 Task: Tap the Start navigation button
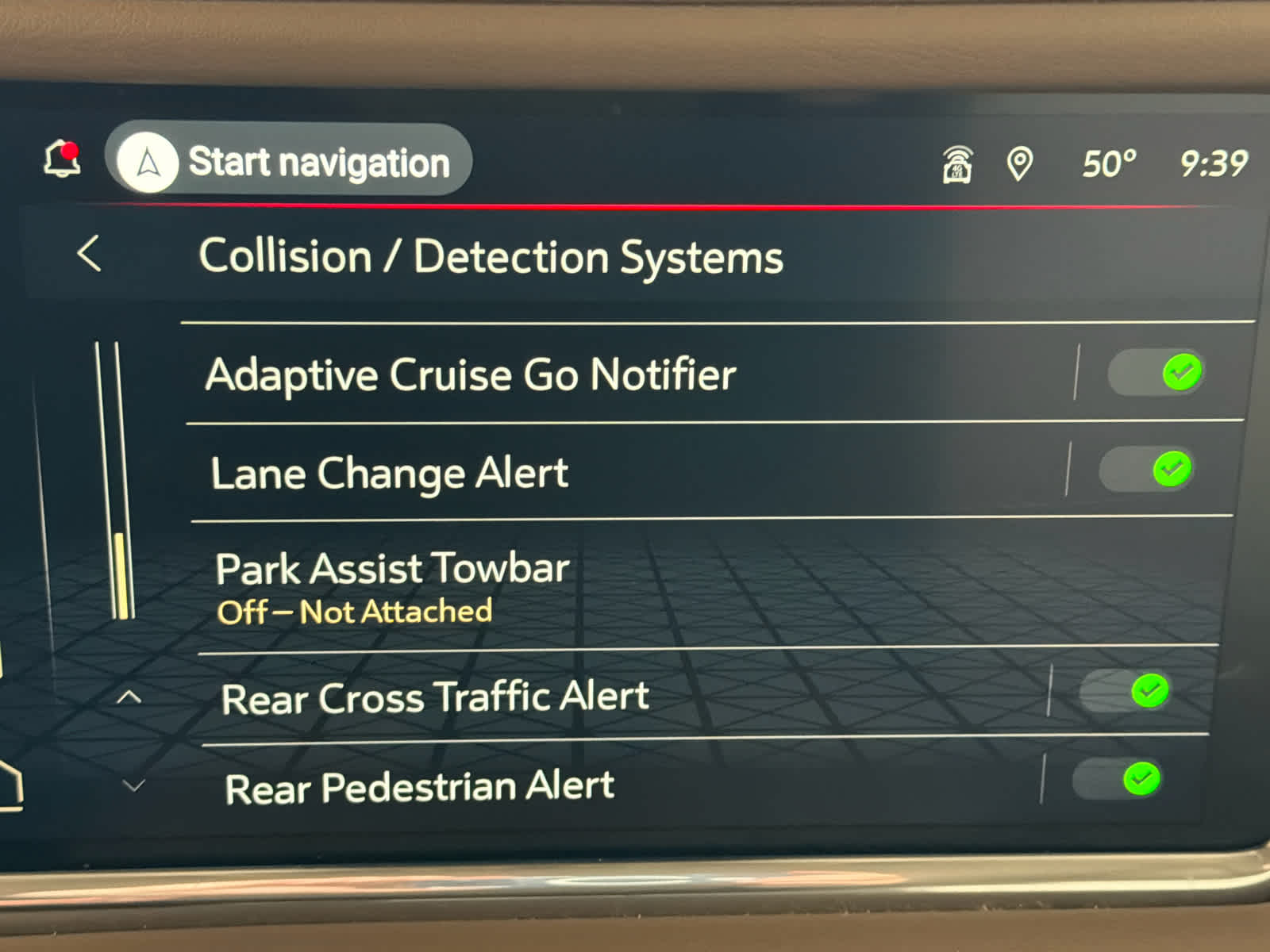[290, 161]
